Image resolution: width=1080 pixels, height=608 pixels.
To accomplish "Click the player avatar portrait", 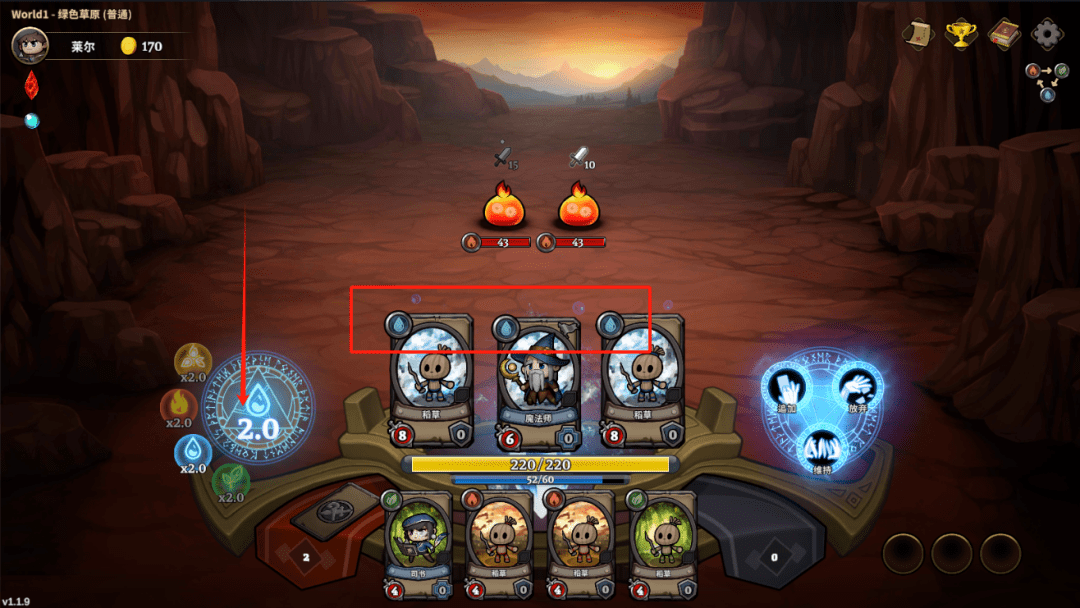I will point(31,45).
